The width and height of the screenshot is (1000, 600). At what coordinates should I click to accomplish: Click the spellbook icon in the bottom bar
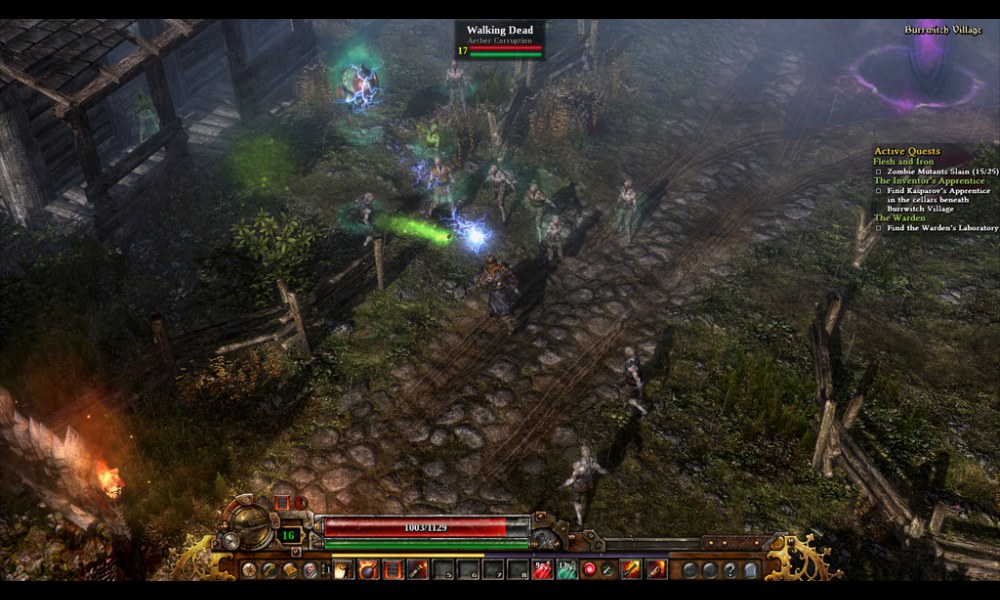pos(290,569)
